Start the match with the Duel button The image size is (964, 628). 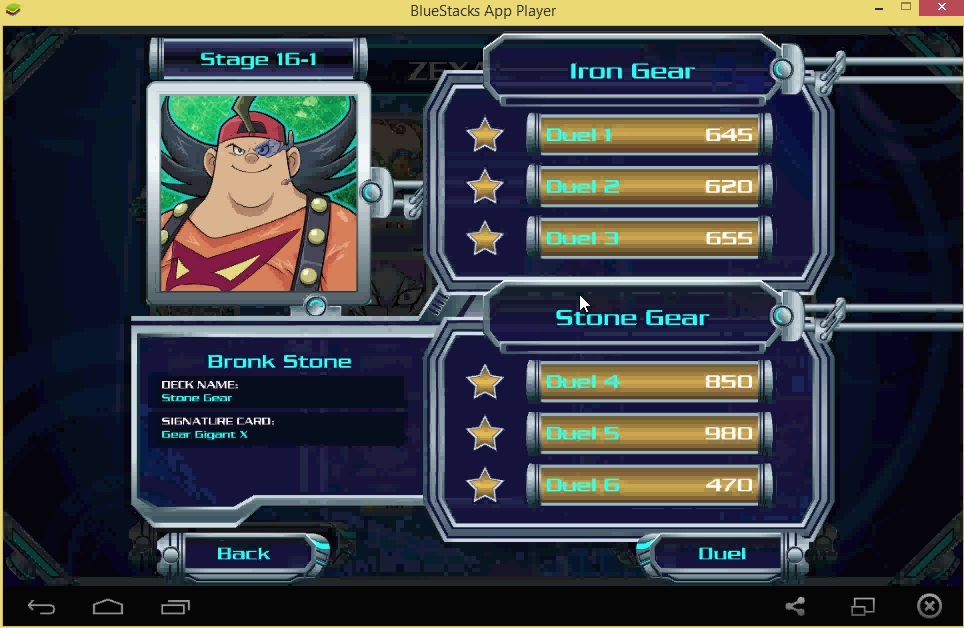click(721, 553)
